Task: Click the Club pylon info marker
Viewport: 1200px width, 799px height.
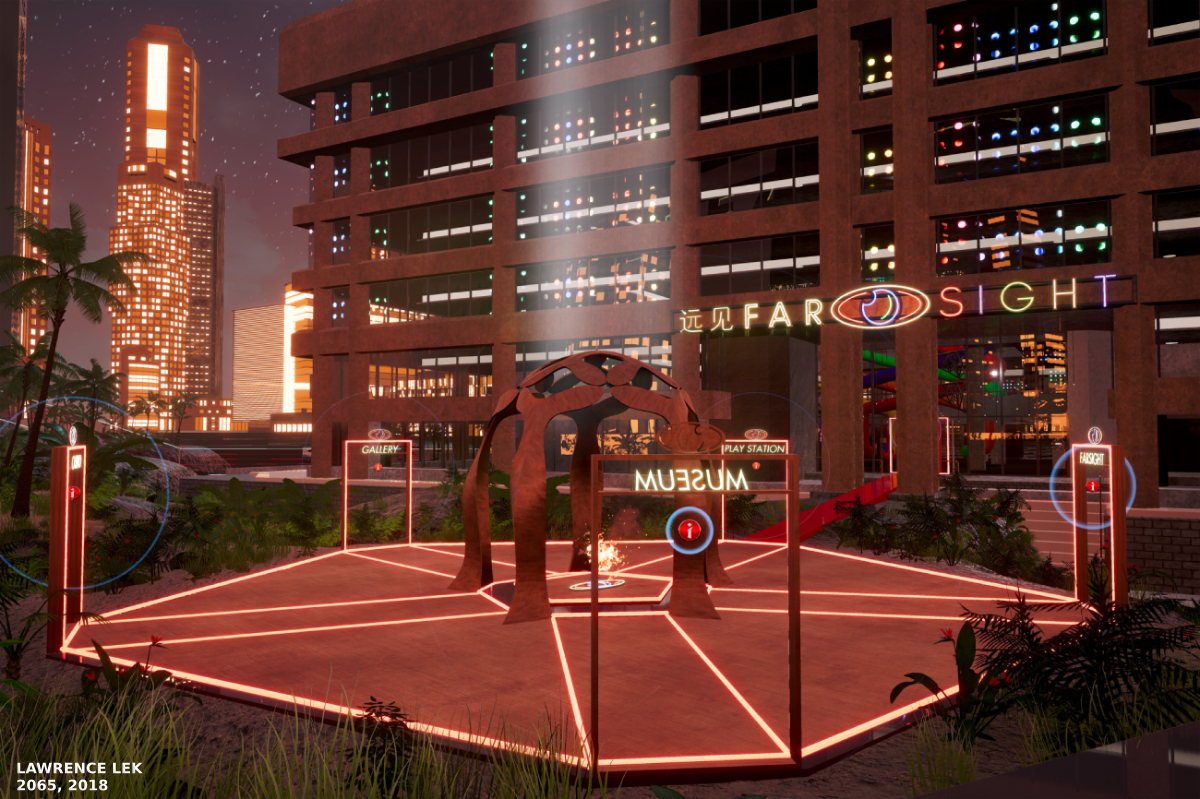Action: tap(74, 492)
